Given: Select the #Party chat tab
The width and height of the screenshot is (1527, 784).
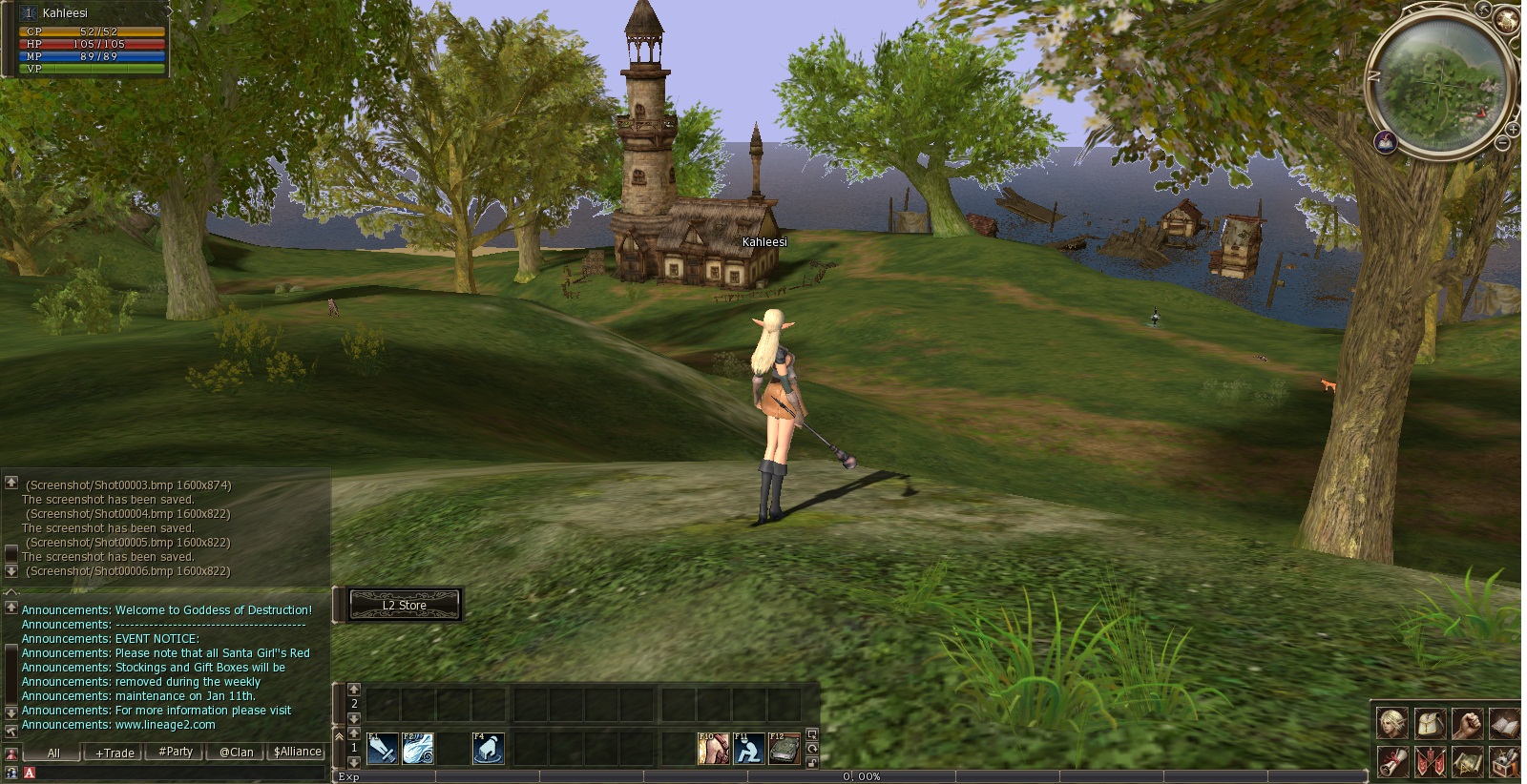Looking at the screenshot, I should [176, 752].
